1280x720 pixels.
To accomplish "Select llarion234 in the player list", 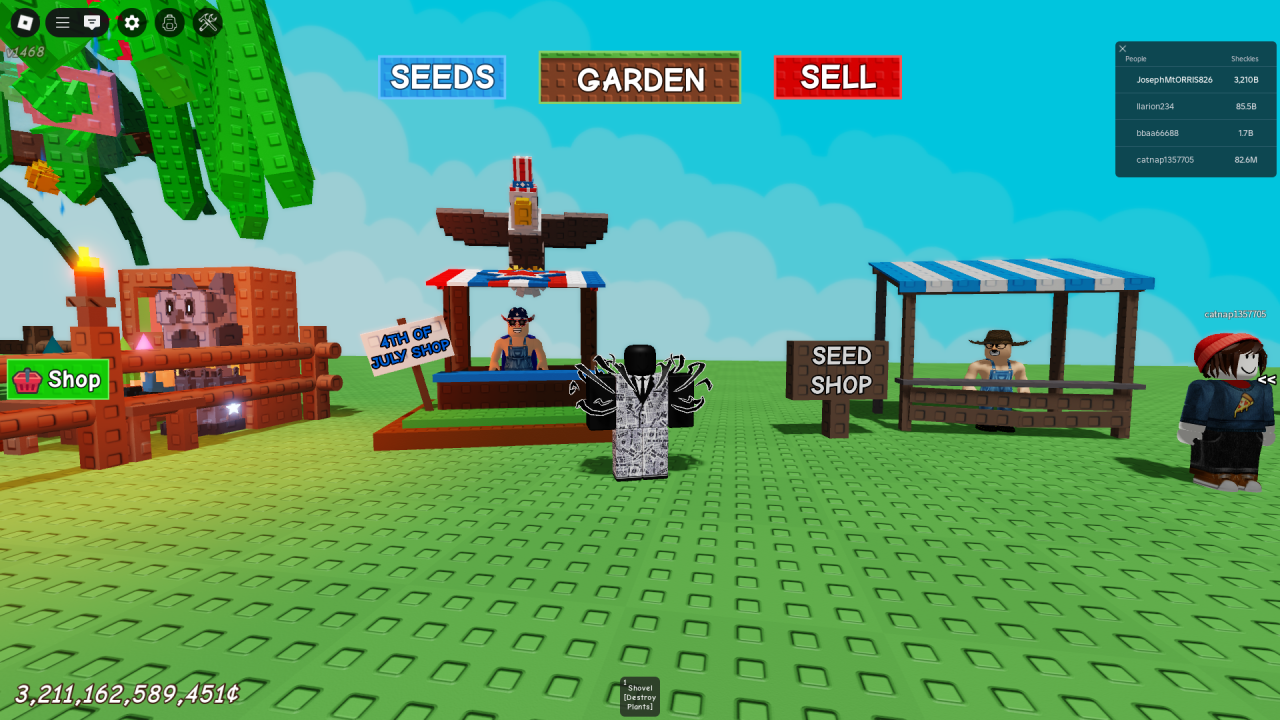I will point(1155,106).
